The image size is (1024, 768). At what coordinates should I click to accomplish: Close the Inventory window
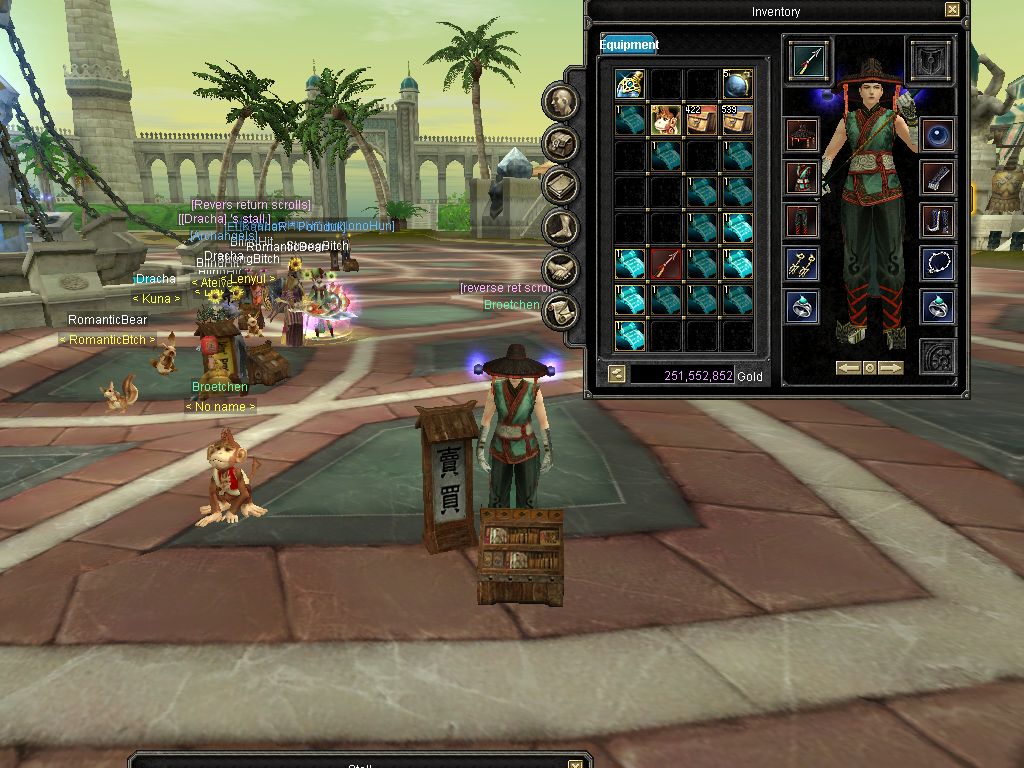click(x=952, y=10)
